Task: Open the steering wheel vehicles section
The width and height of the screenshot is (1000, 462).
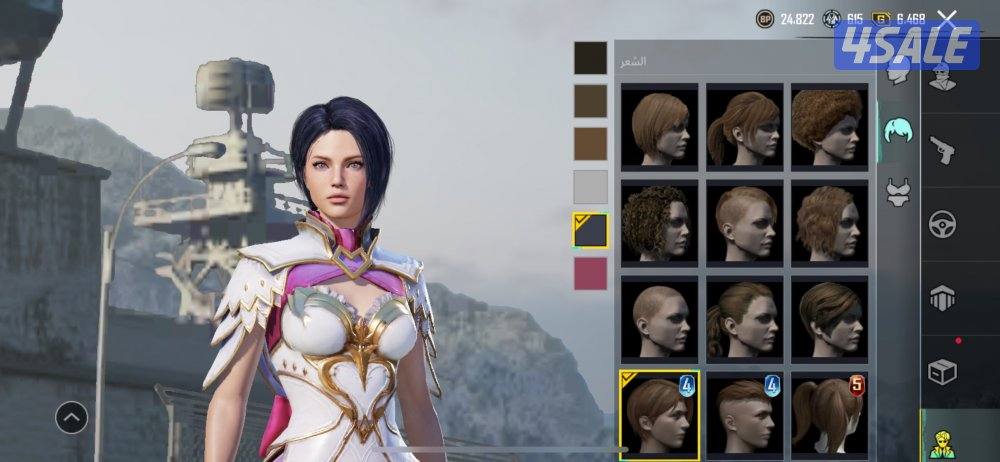Action: point(942,223)
